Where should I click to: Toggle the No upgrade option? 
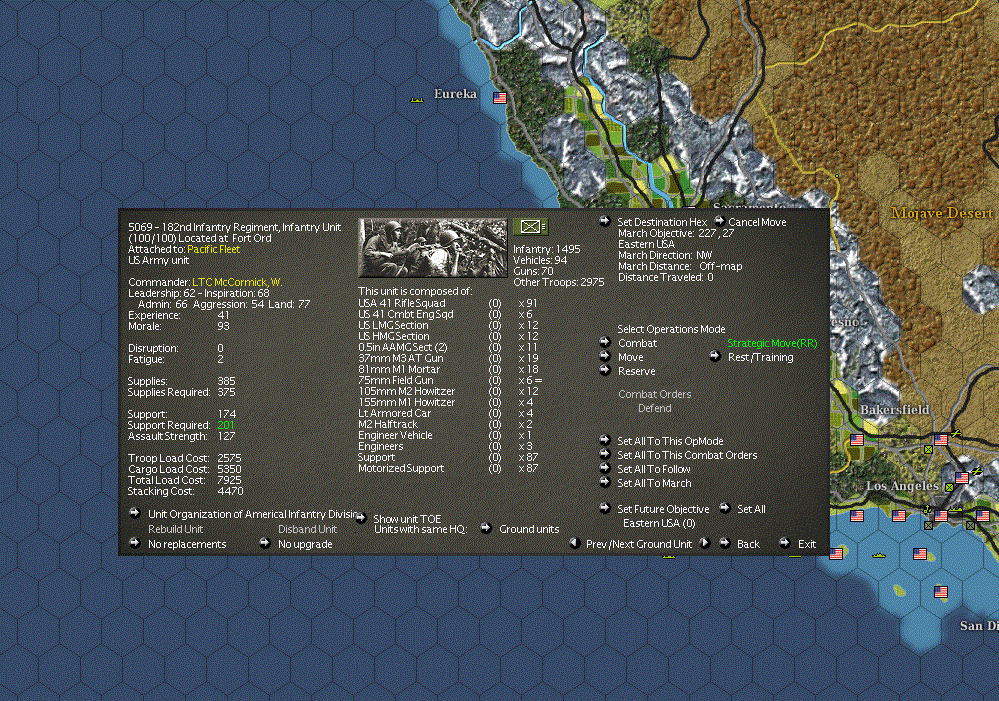click(x=305, y=544)
